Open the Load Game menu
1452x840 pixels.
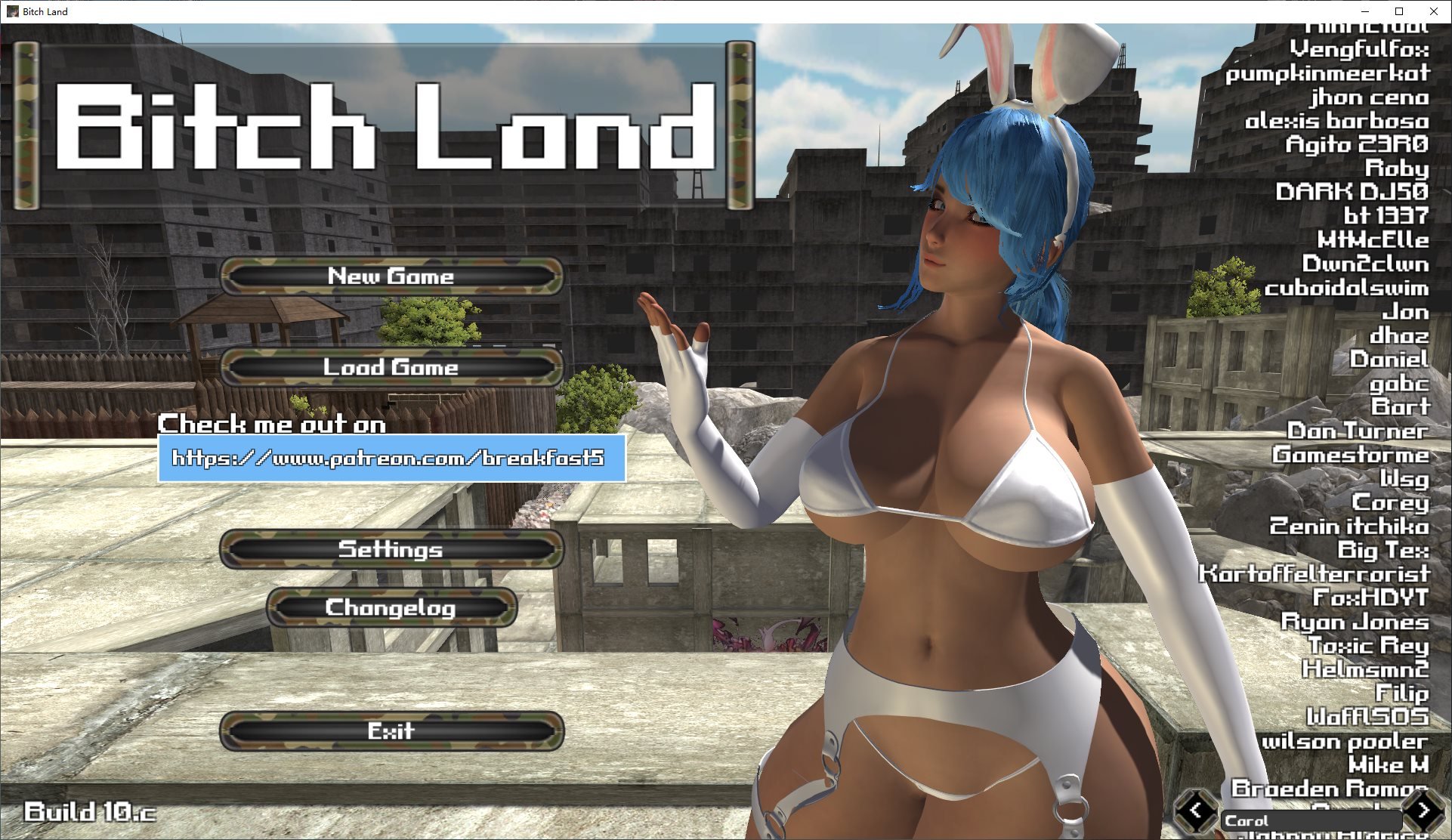391,368
